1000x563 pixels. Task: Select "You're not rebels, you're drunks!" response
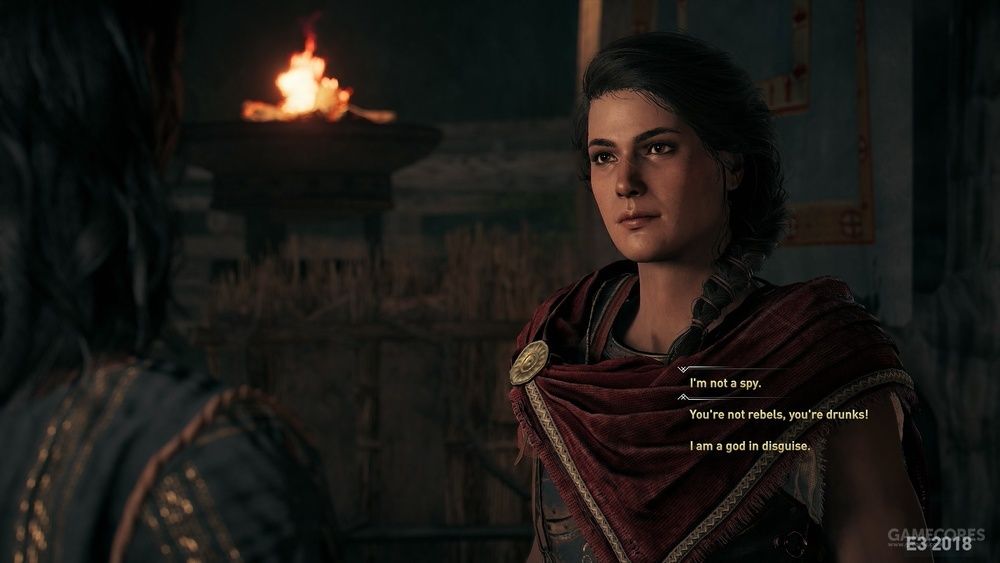click(x=778, y=414)
